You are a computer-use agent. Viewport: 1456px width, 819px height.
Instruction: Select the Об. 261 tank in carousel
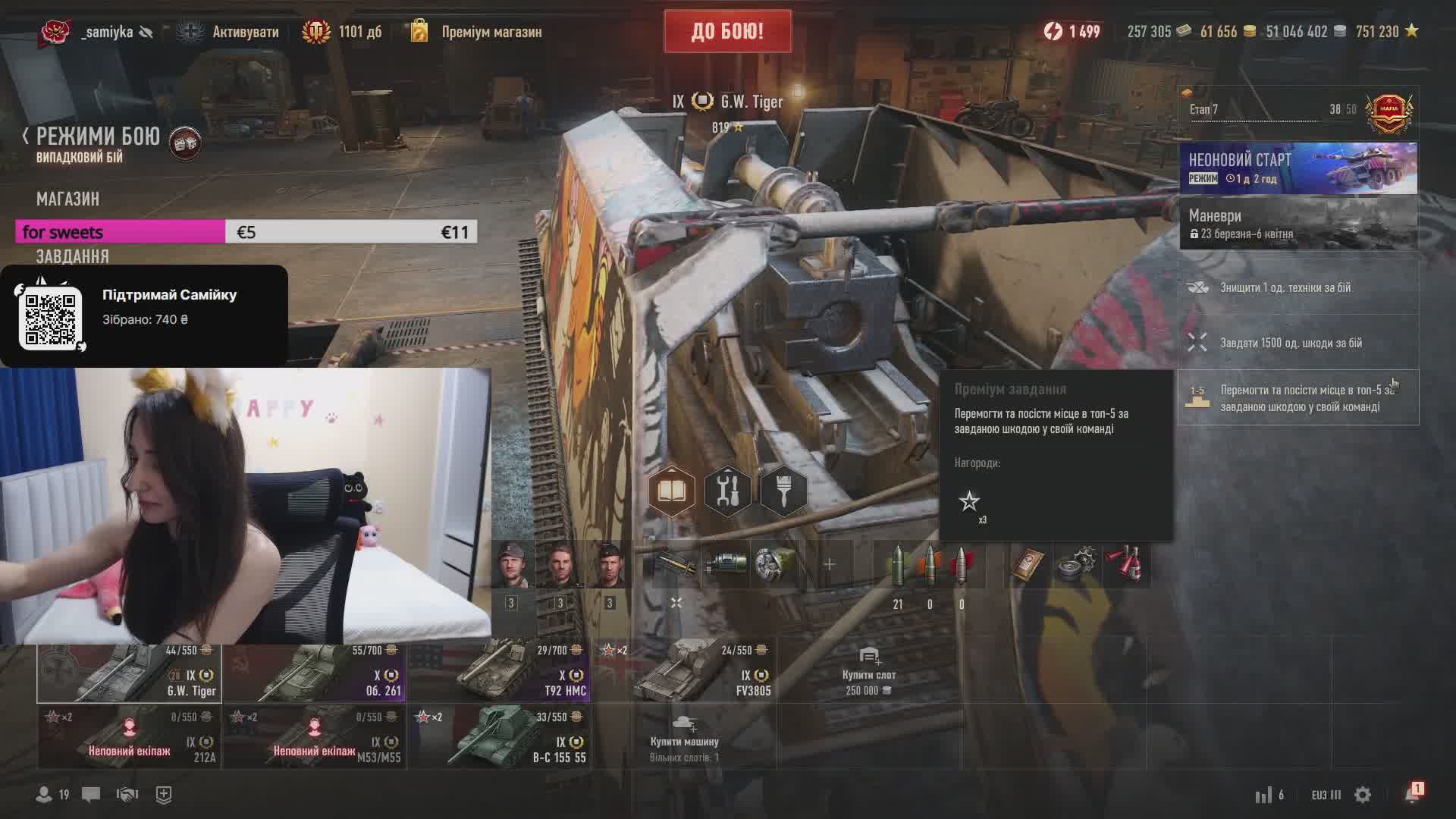(x=315, y=673)
